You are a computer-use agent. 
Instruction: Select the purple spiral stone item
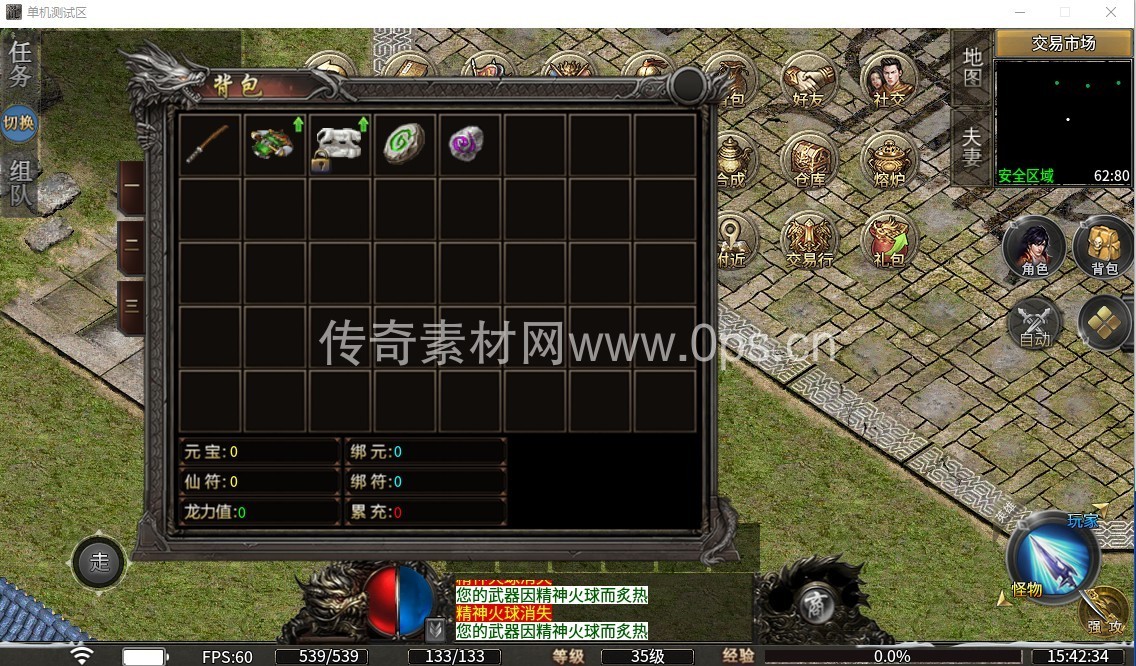[x=467, y=145]
